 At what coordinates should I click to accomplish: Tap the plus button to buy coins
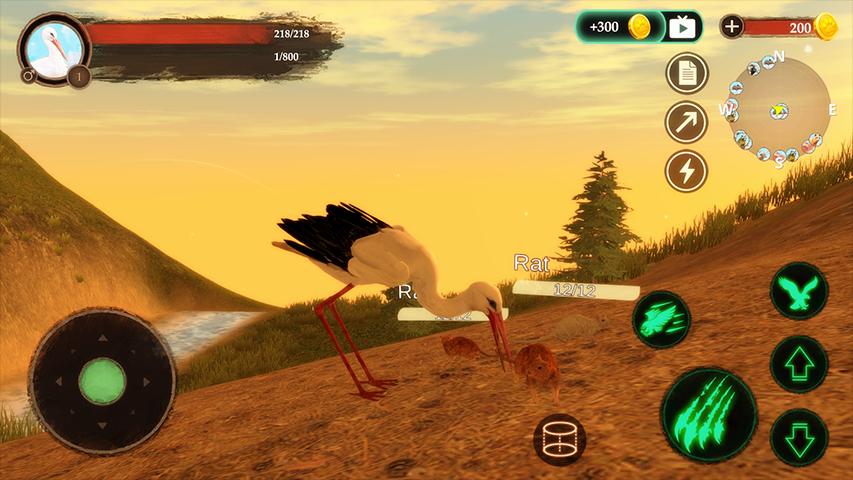coord(732,27)
